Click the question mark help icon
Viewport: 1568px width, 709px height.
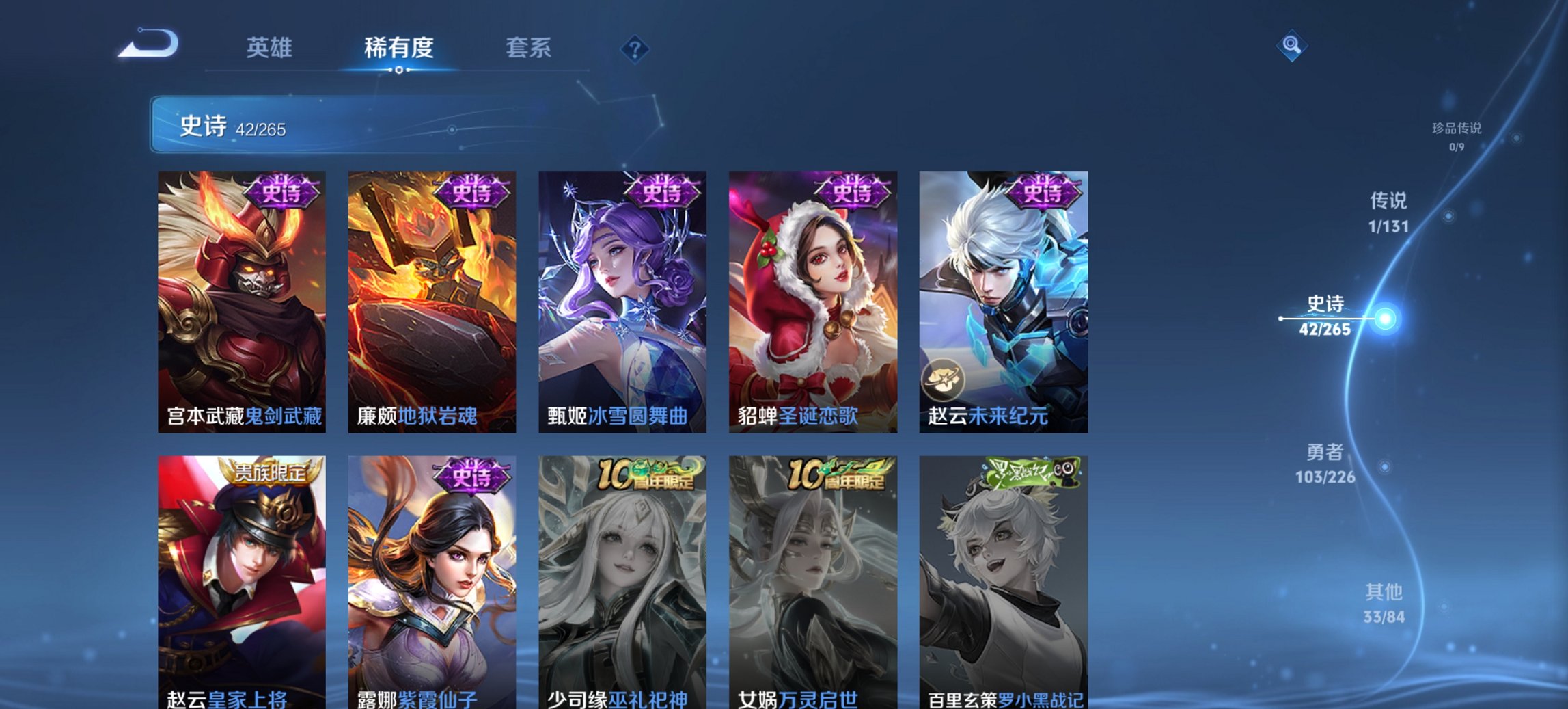pos(635,49)
